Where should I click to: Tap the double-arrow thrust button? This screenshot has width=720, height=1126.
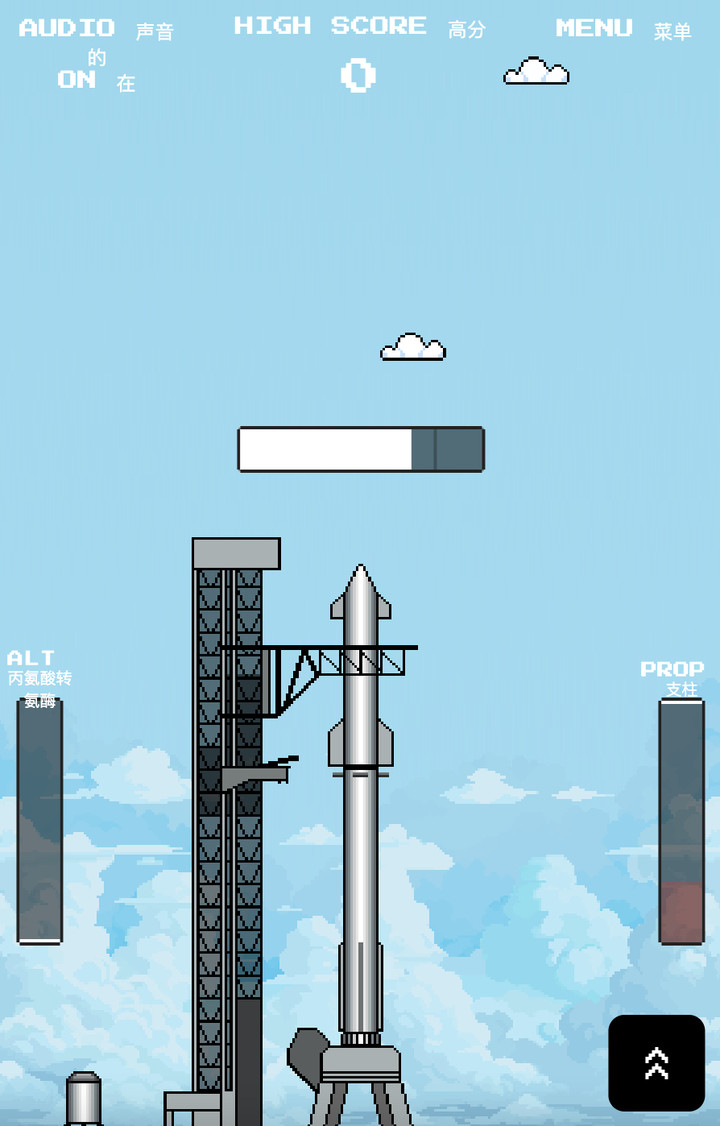coord(656,1063)
